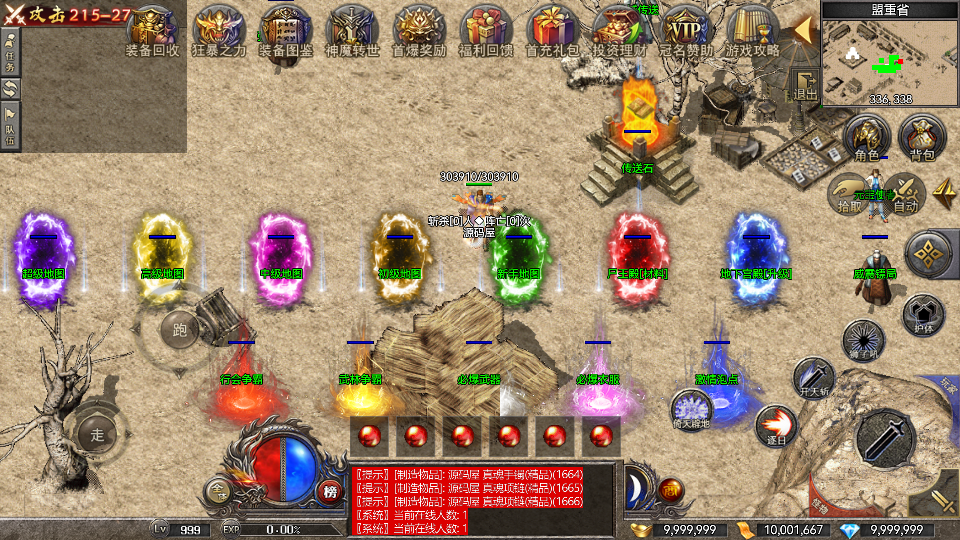
Task: Open the 首爆奖励 first-drop rewards
Action: tap(419, 28)
